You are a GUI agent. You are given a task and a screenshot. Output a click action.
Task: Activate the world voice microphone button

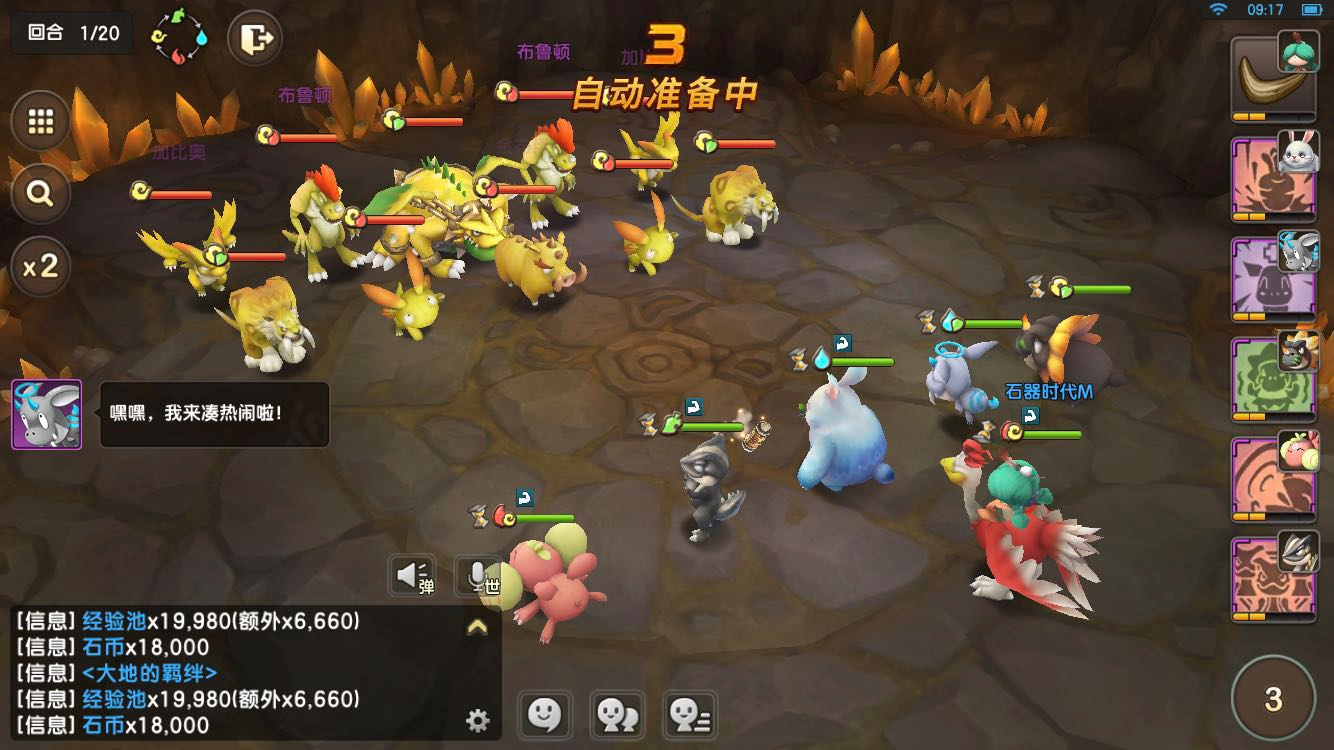point(478,576)
